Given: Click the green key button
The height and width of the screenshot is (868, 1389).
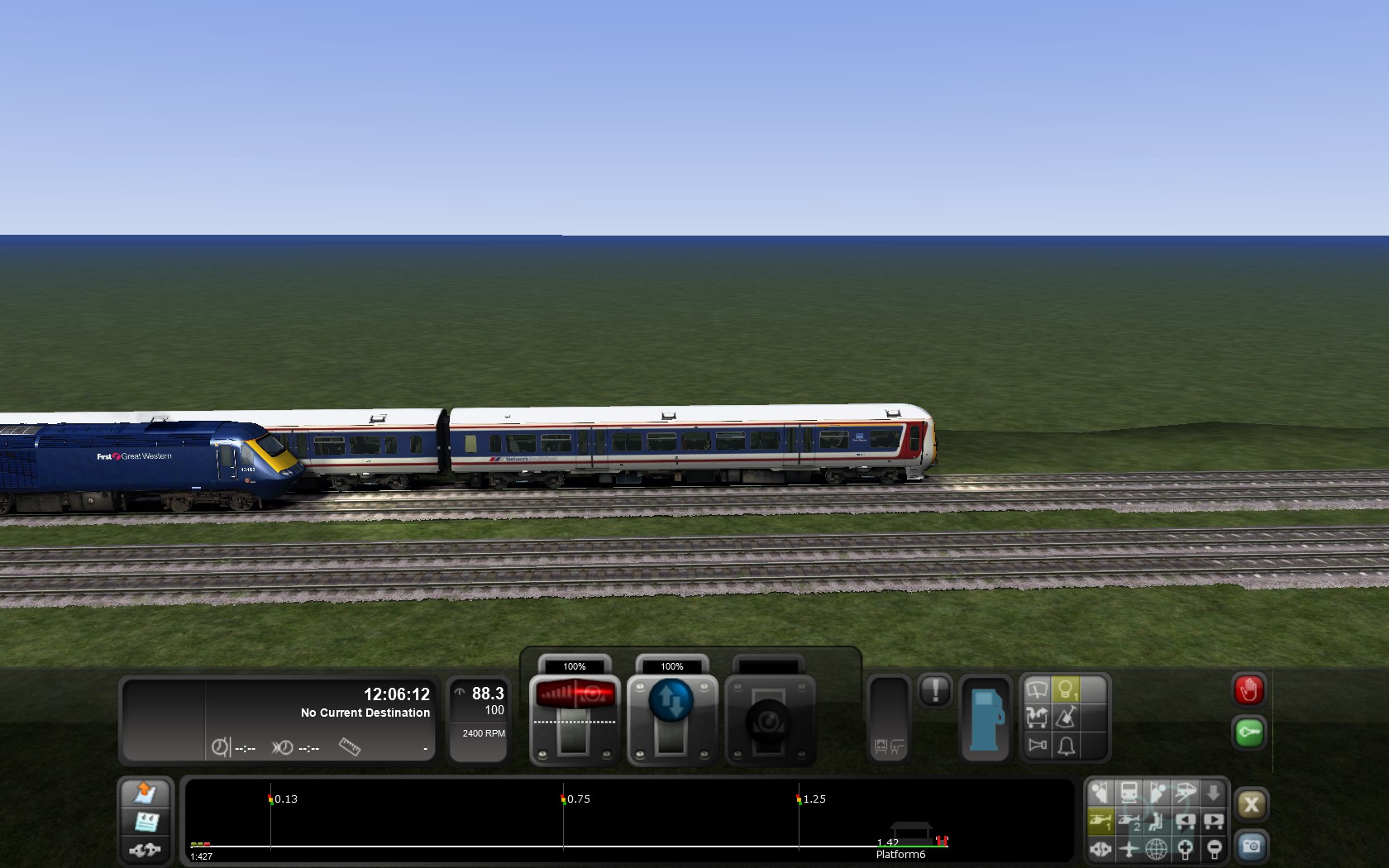Looking at the screenshot, I should point(1248,733).
